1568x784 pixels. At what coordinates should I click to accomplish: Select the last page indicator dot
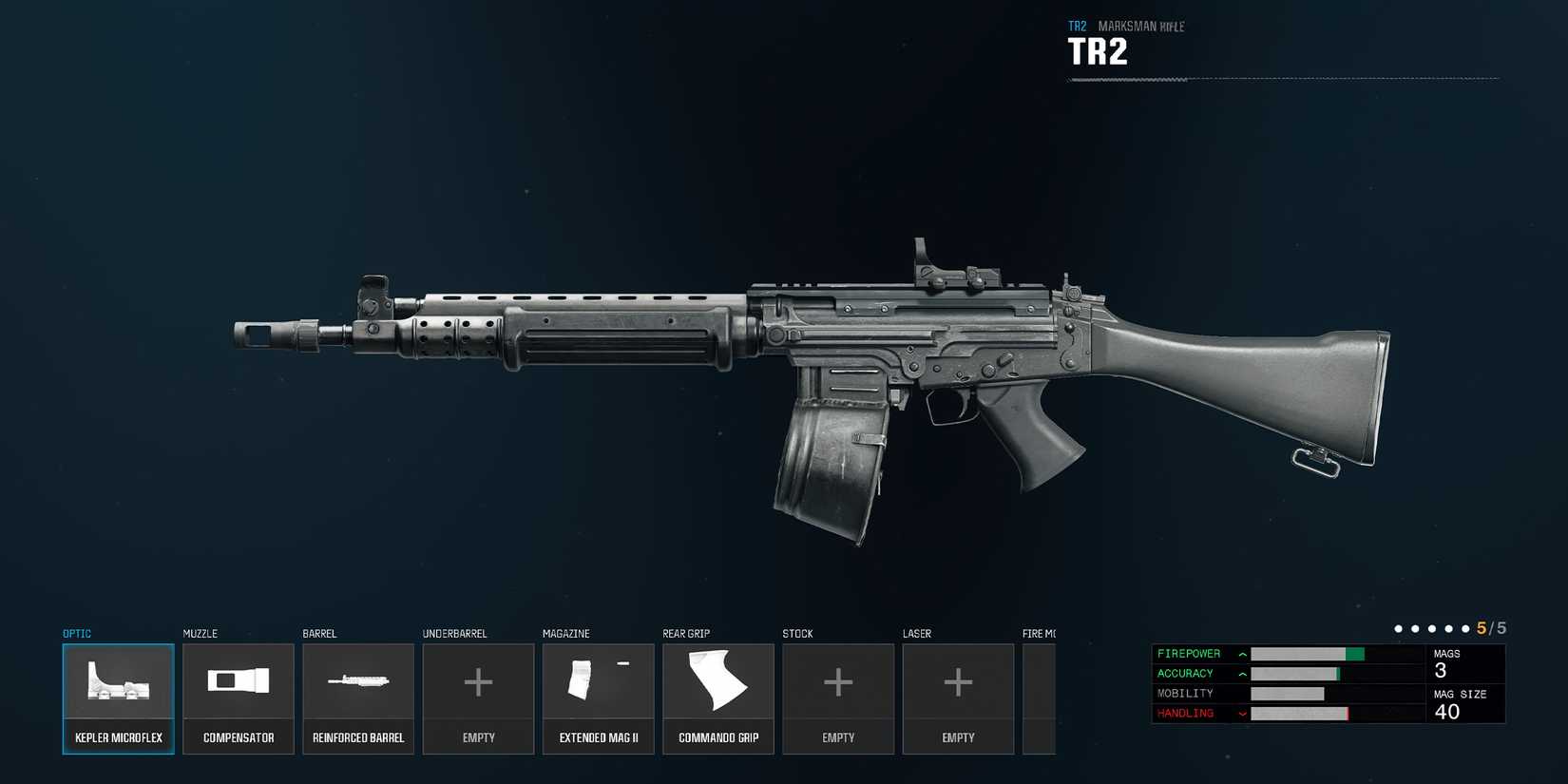tap(1465, 628)
